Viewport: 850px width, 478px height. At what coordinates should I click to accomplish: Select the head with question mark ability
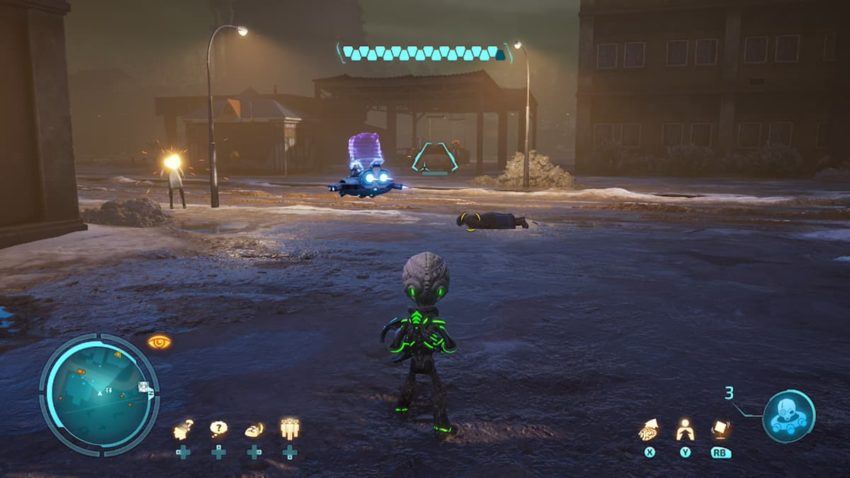pos(183,430)
